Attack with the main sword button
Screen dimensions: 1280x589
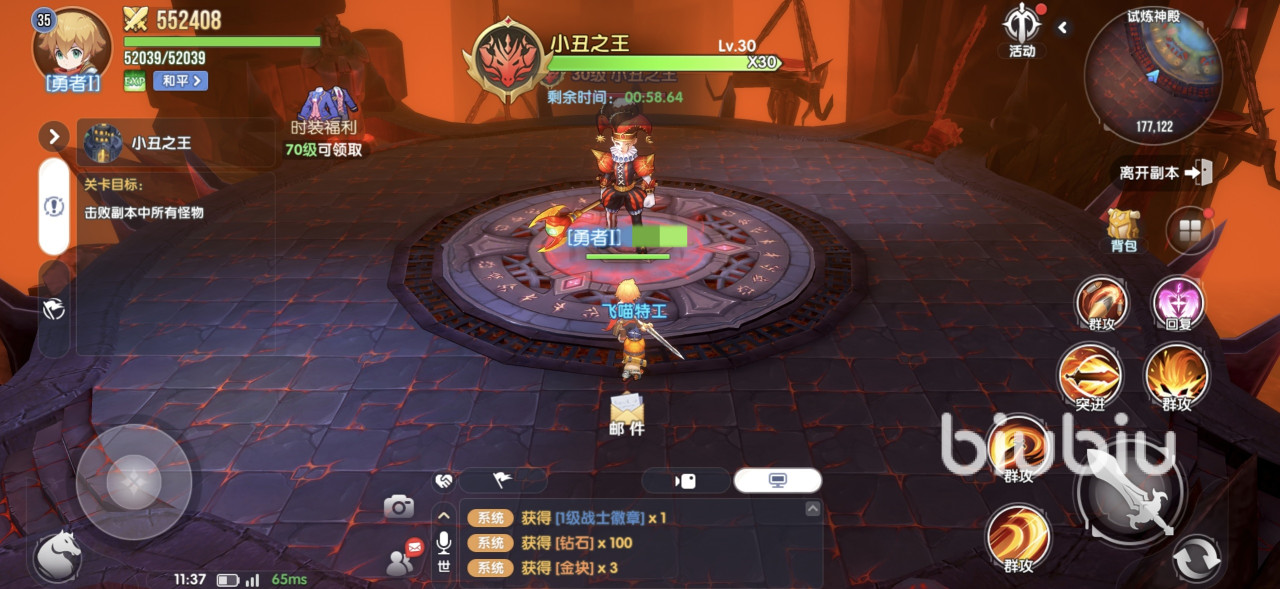(1129, 492)
